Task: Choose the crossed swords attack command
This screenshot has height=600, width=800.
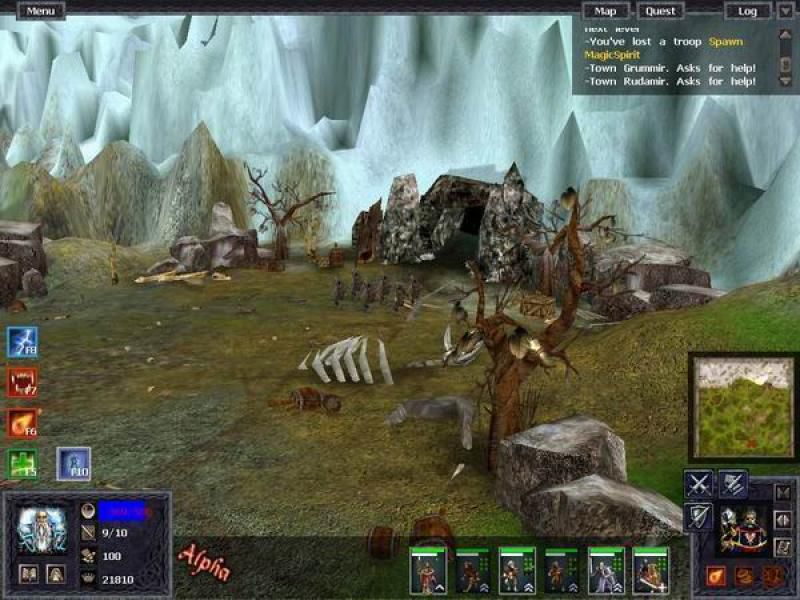Action: coord(698,484)
